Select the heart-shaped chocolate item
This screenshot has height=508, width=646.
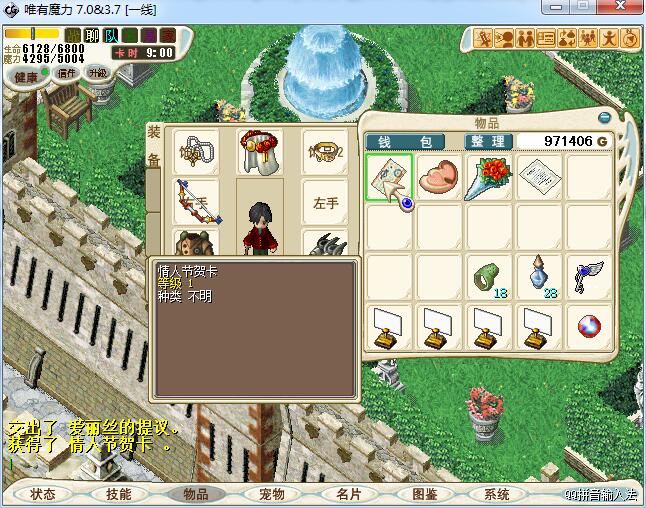(439, 177)
